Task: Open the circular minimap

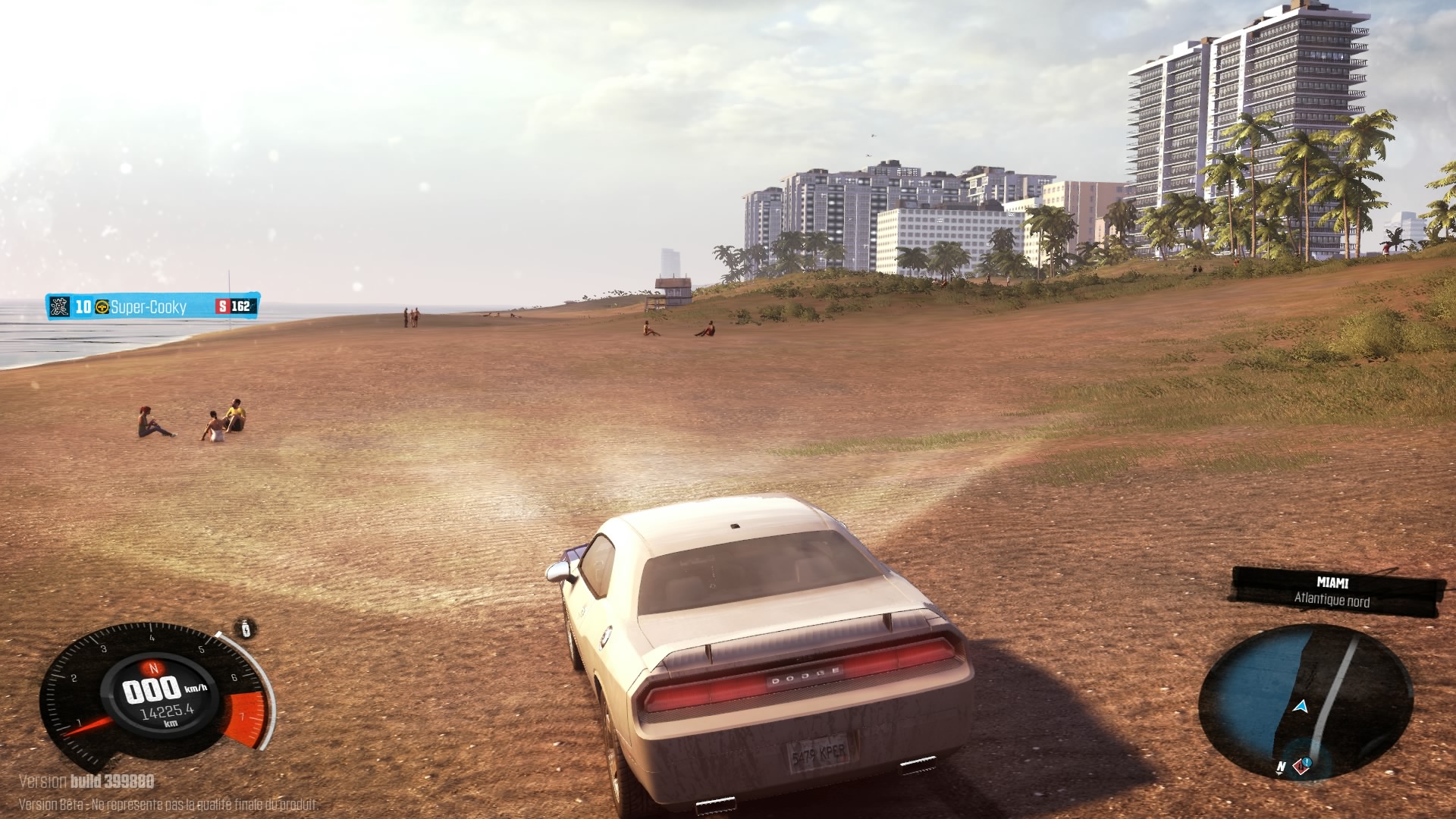Action: [1305, 701]
